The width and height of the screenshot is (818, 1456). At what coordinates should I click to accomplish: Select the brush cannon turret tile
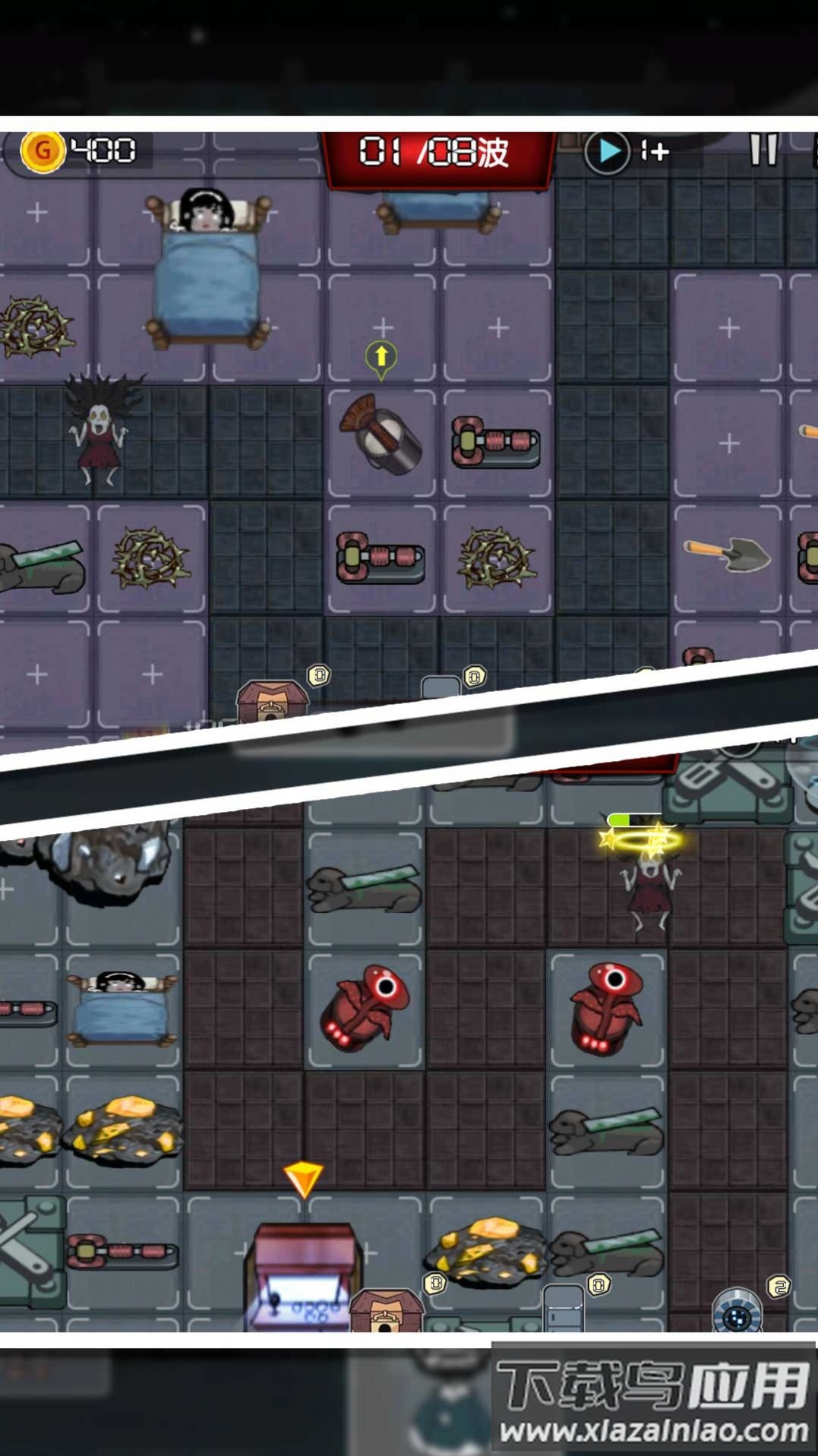coord(381,437)
